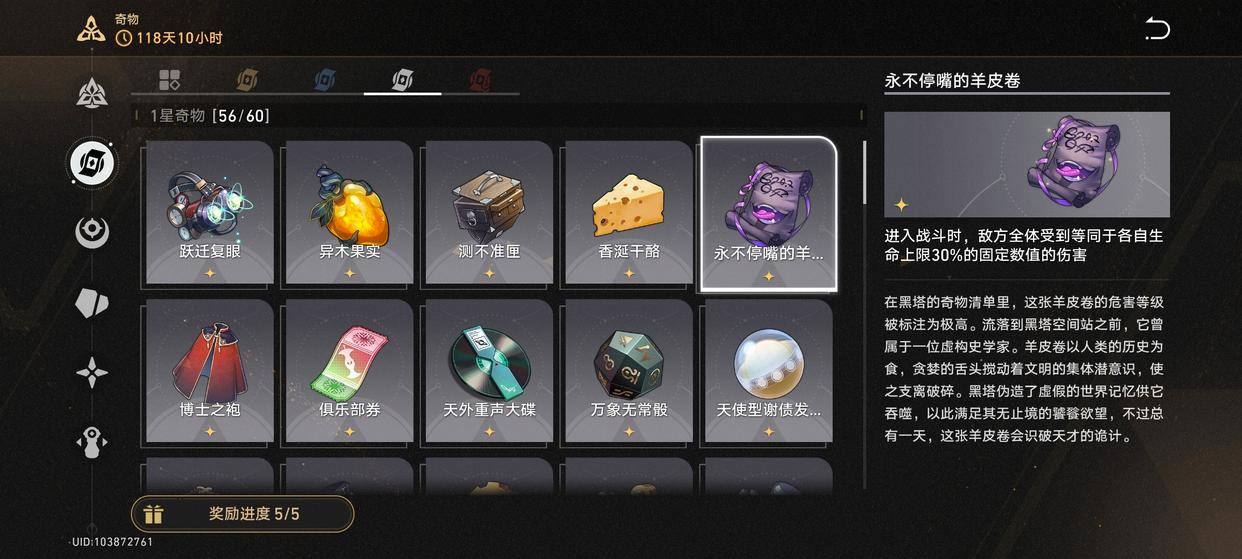The width and height of the screenshot is (1242, 559).
Task: Switch to the red curio tab
Action: point(481,79)
